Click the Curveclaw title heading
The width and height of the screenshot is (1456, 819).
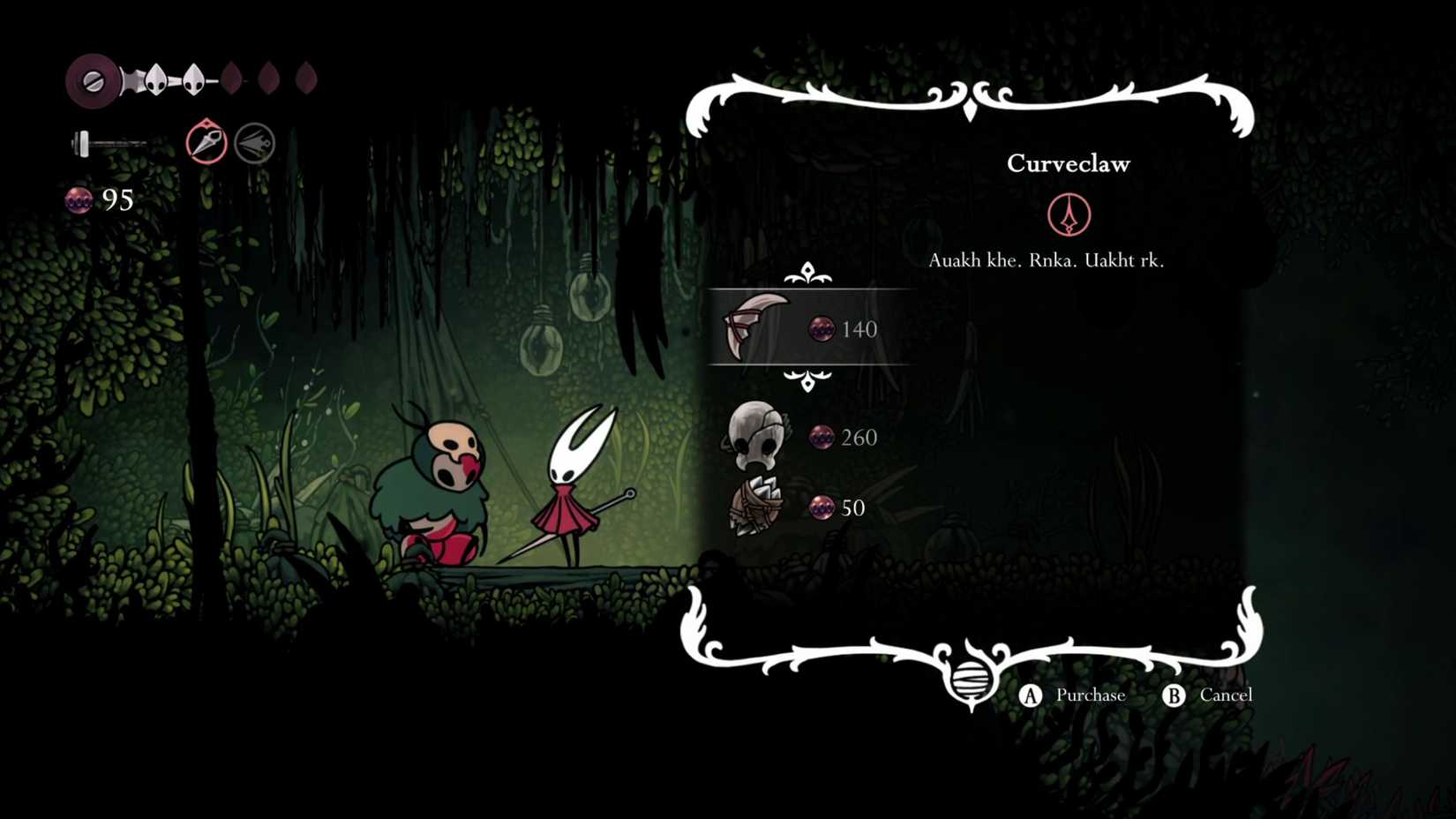click(x=1069, y=163)
